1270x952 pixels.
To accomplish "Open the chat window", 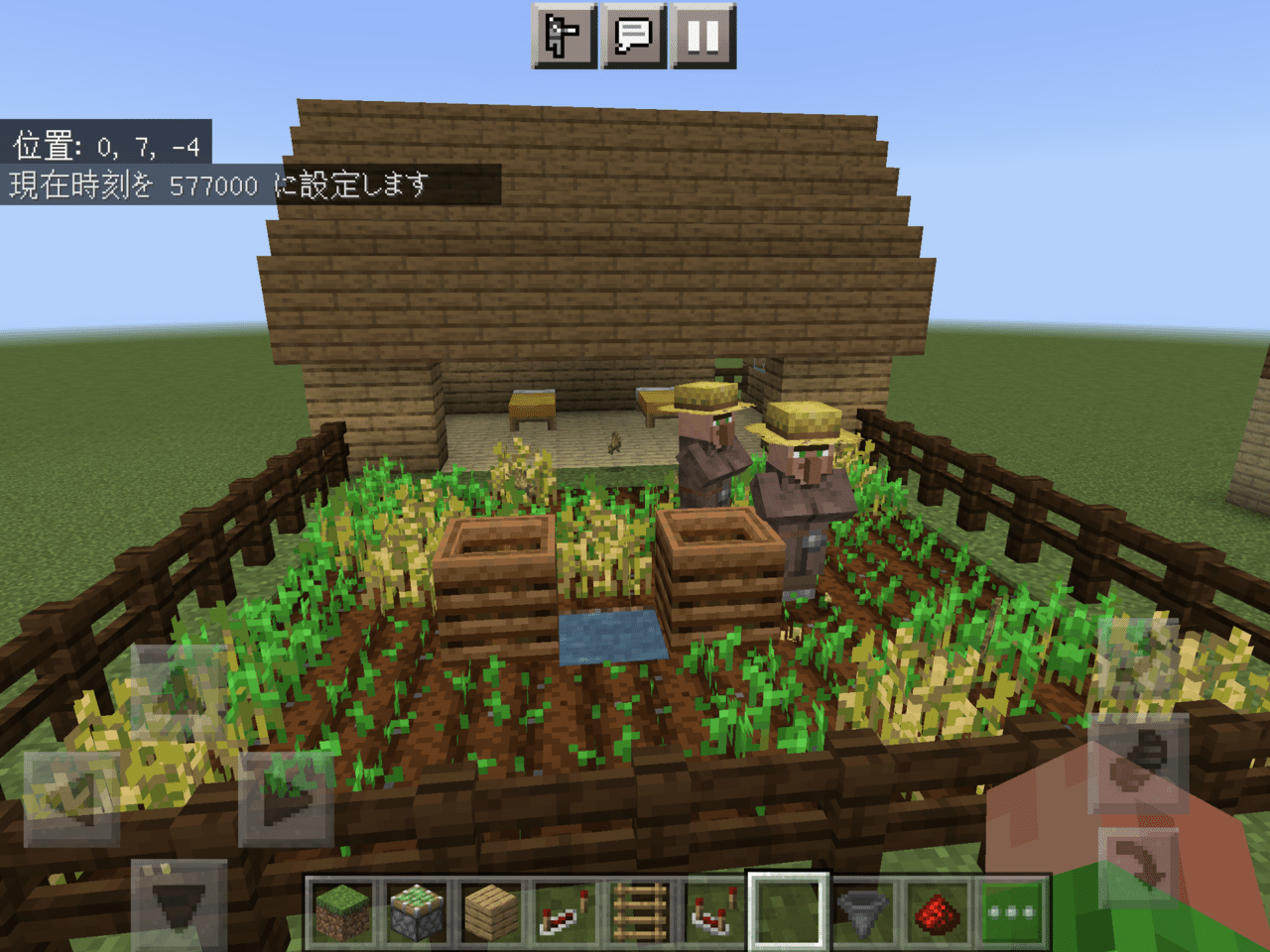I will click(x=636, y=34).
